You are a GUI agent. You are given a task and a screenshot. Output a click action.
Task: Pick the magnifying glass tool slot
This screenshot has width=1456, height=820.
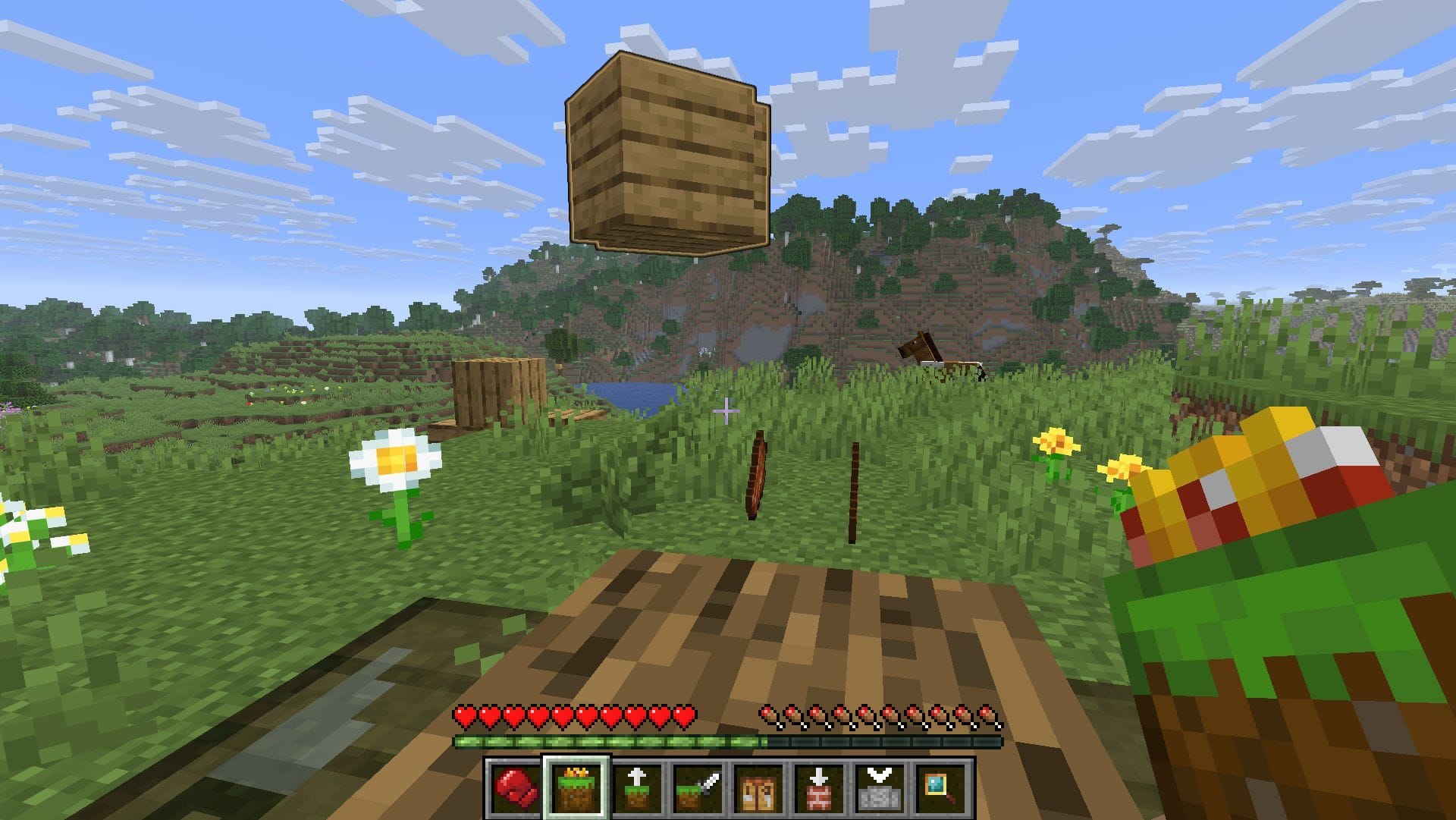940,787
